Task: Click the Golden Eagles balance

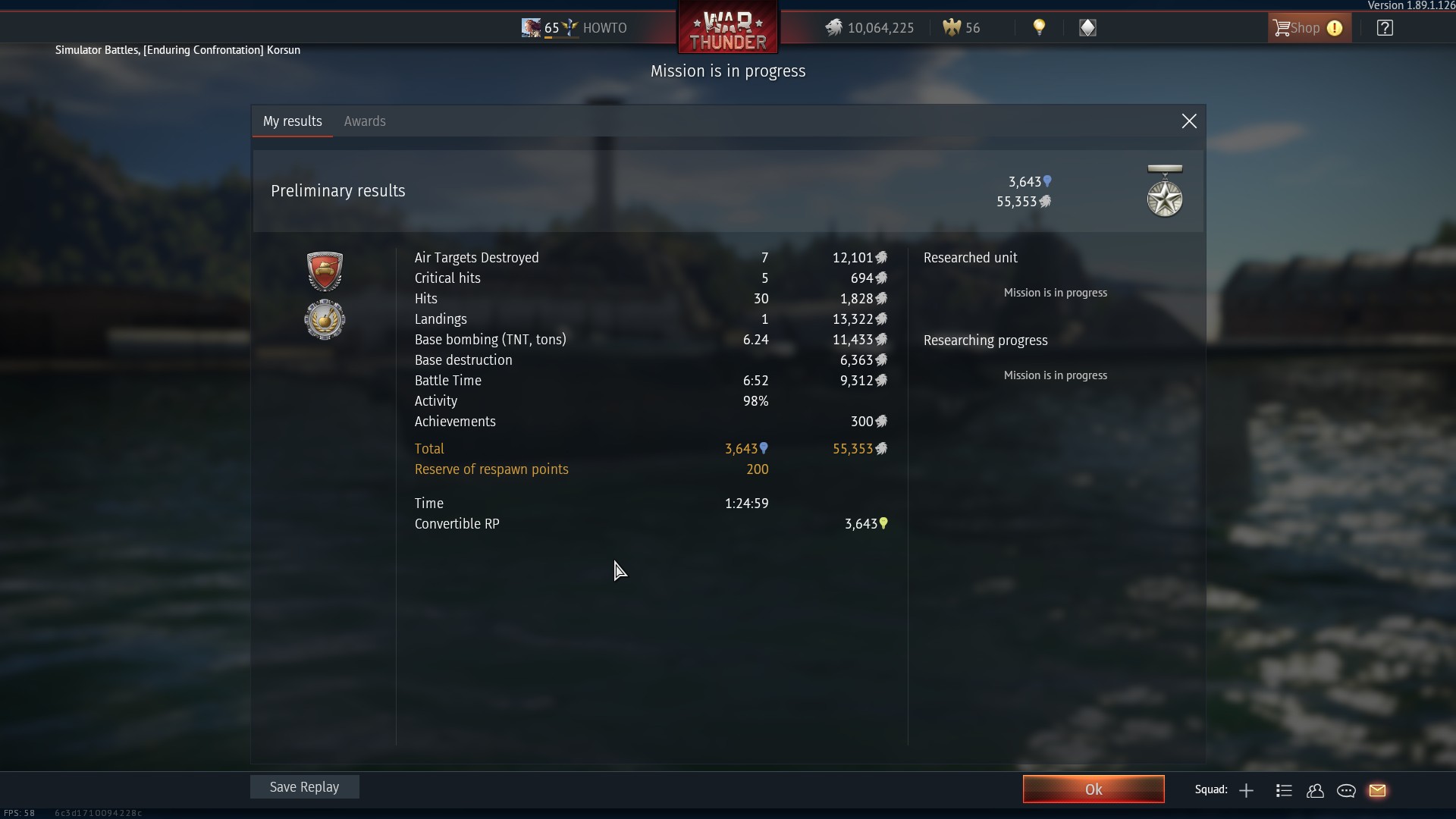Action: 962,28
